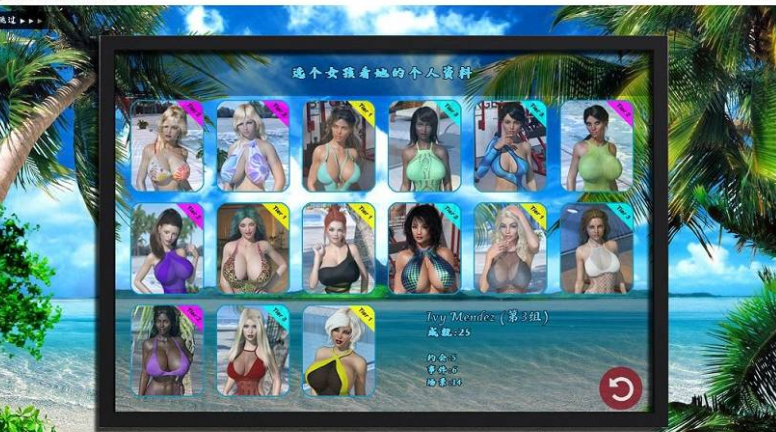Image resolution: width=776 pixels, height=432 pixels.
Task: Choose the girl in white mesh halter
Action: [596, 248]
